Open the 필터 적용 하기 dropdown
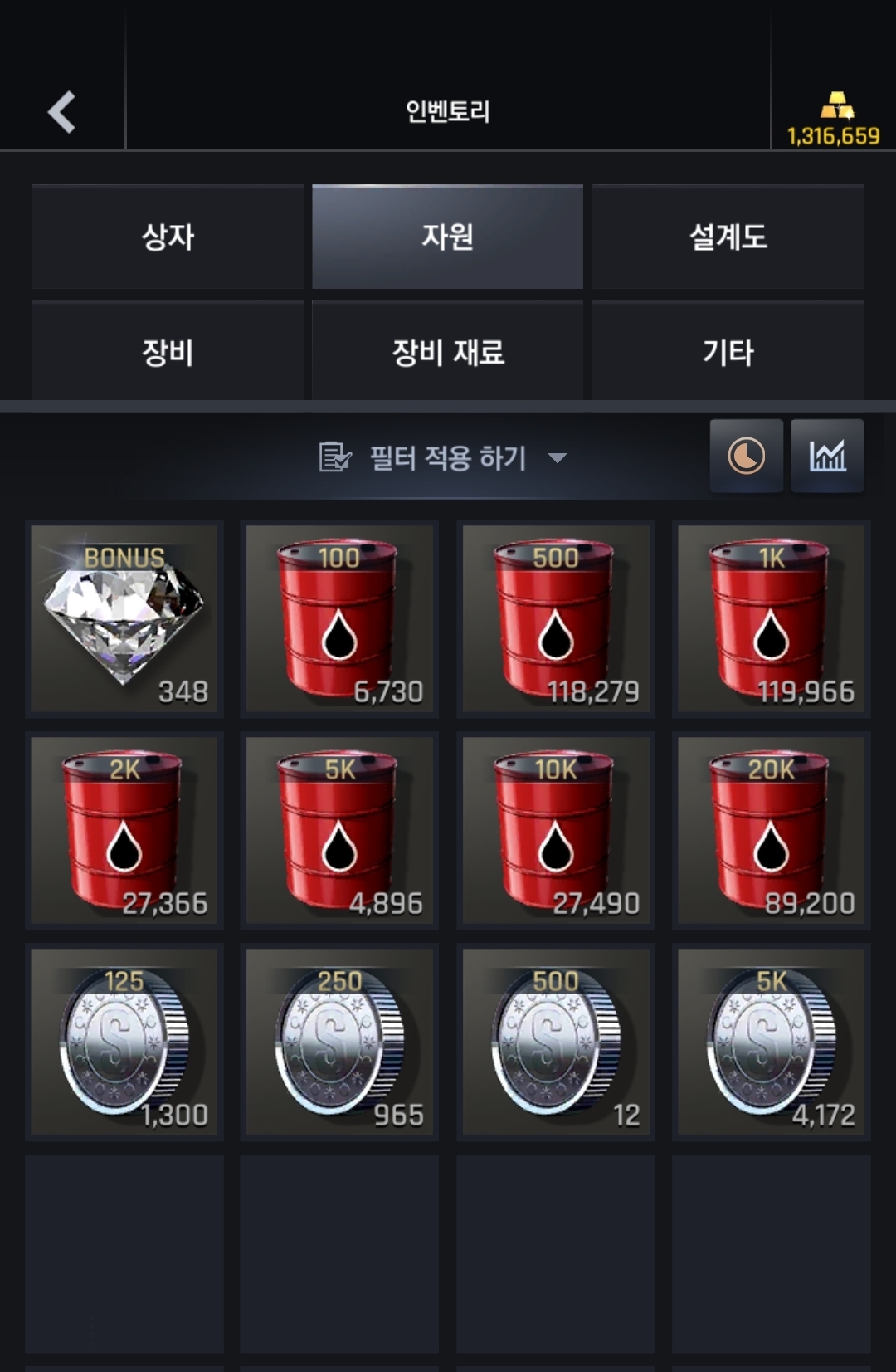 (444, 457)
